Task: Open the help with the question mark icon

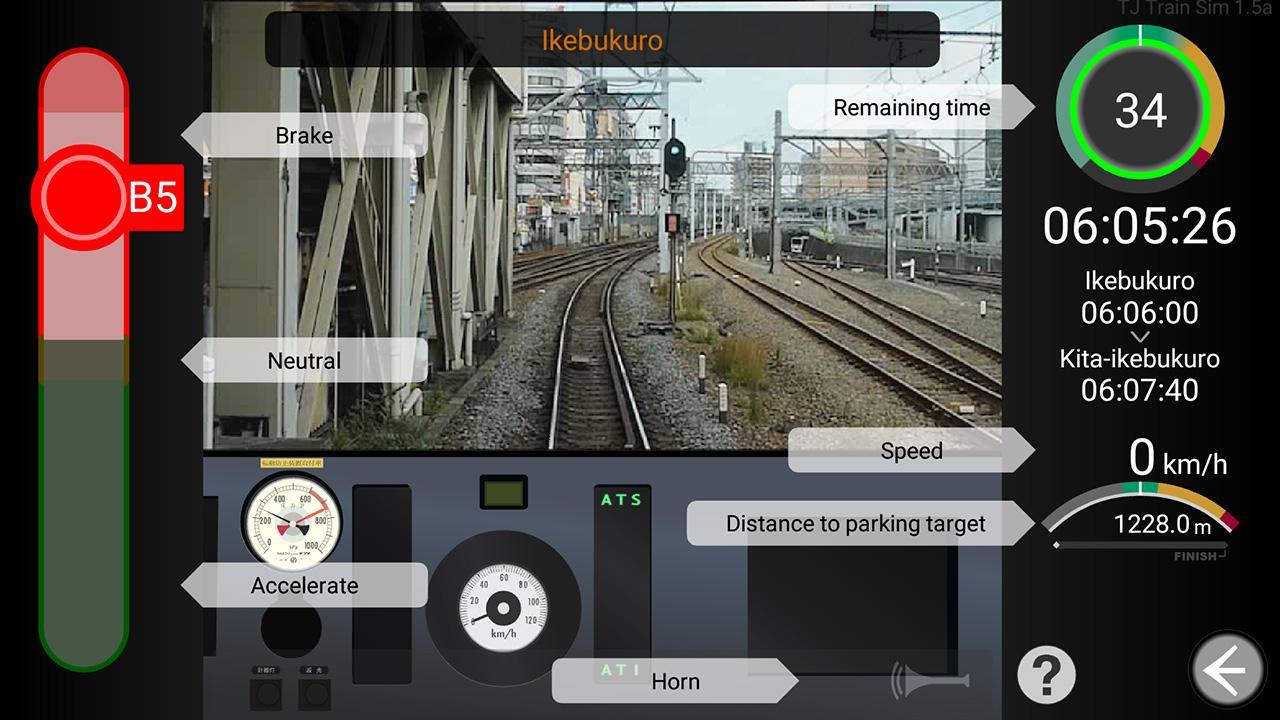Action: [x=1045, y=675]
